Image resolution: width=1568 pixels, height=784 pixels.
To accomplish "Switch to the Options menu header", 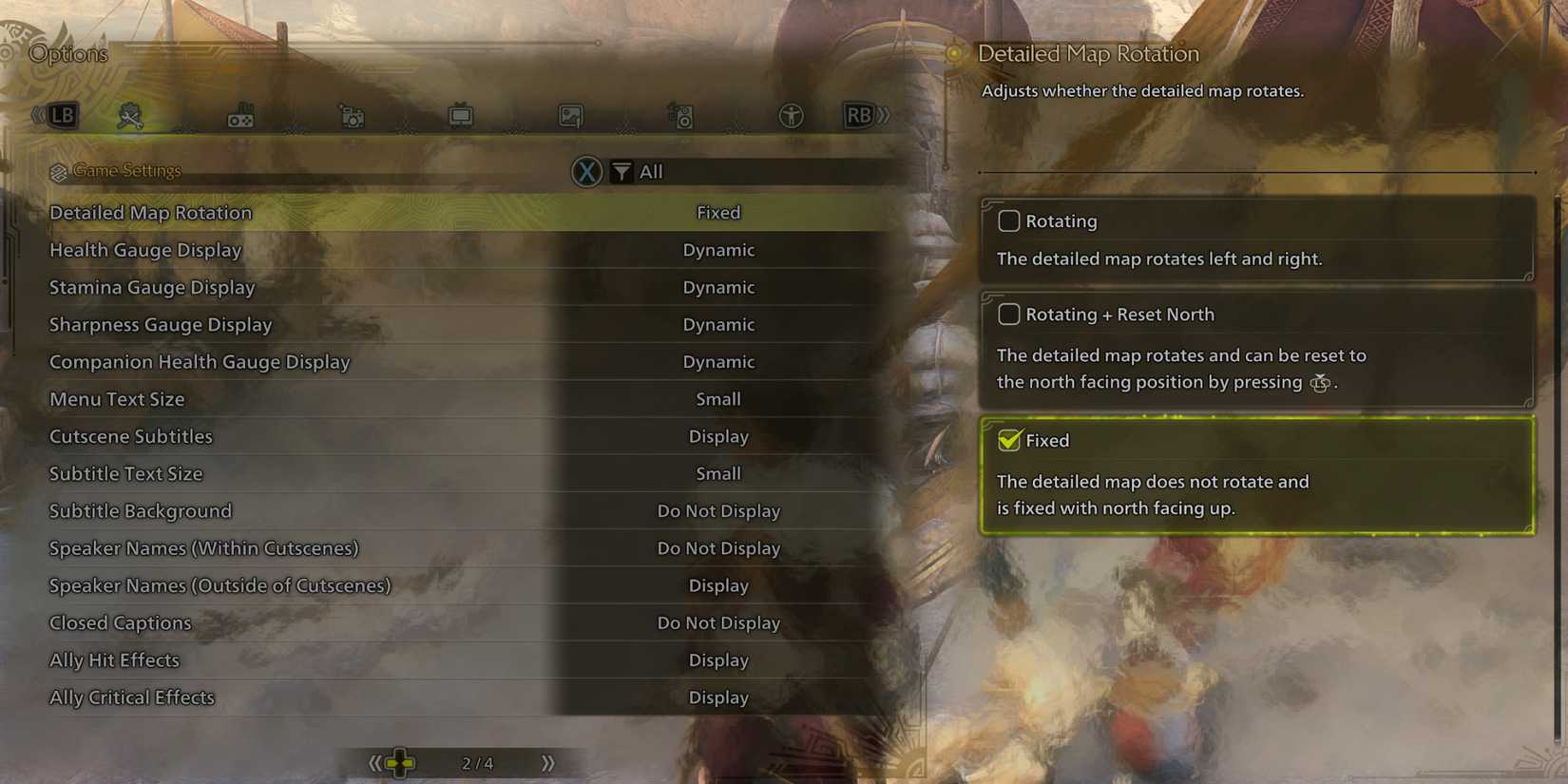I will click(x=67, y=53).
